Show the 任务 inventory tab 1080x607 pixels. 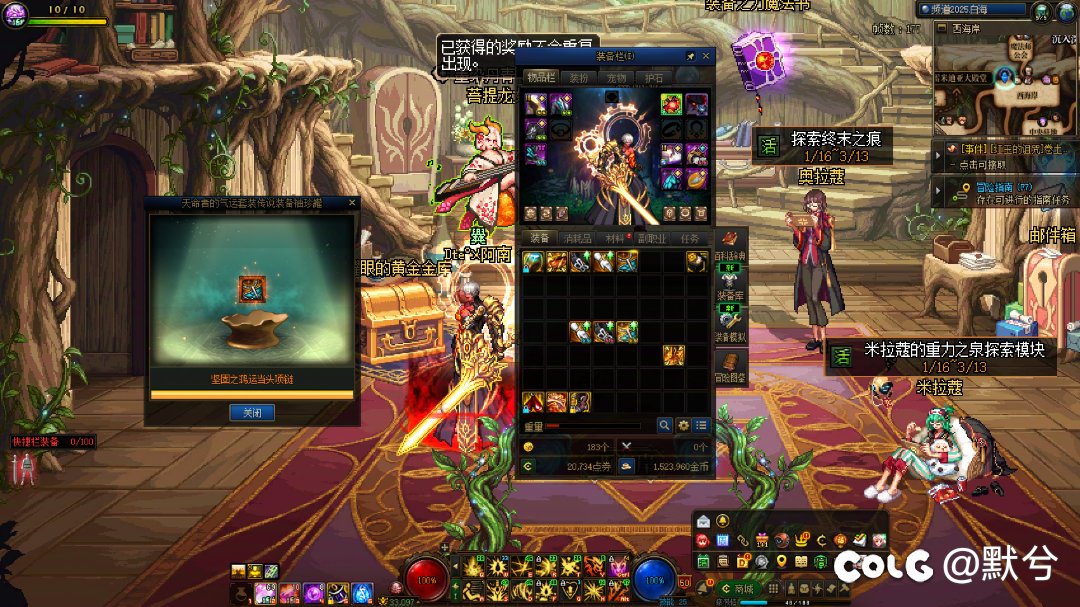coord(690,239)
